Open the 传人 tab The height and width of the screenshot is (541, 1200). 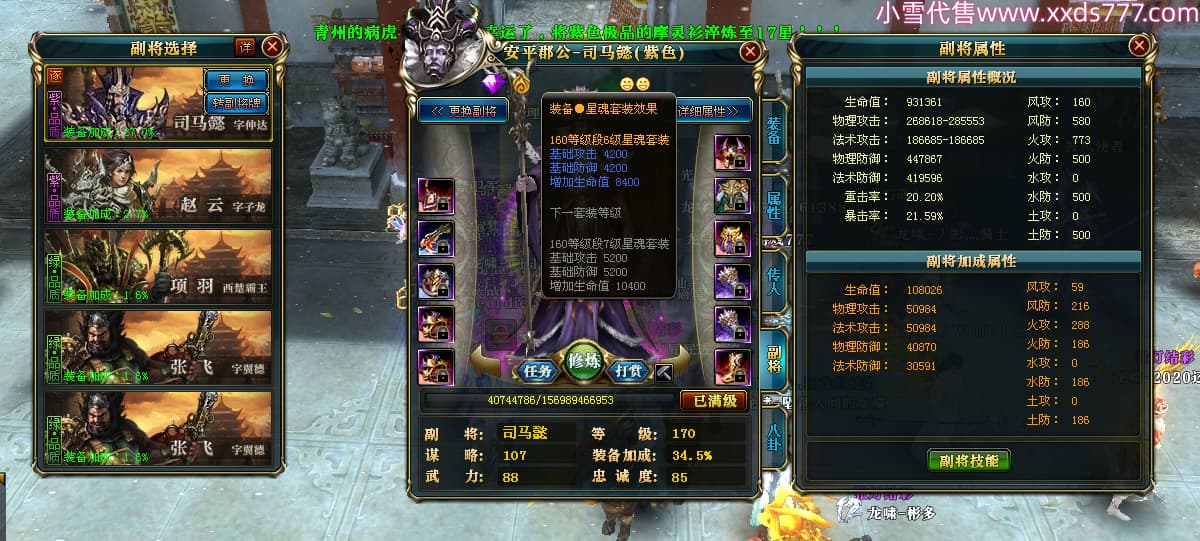(x=774, y=282)
